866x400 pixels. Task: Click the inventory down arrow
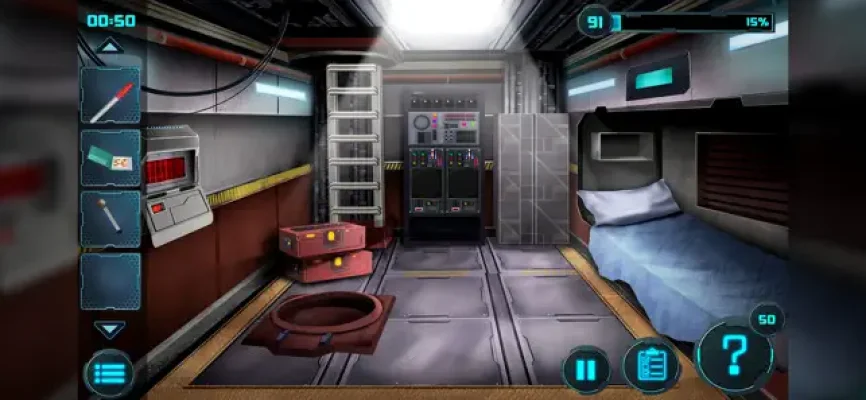(x=109, y=329)
